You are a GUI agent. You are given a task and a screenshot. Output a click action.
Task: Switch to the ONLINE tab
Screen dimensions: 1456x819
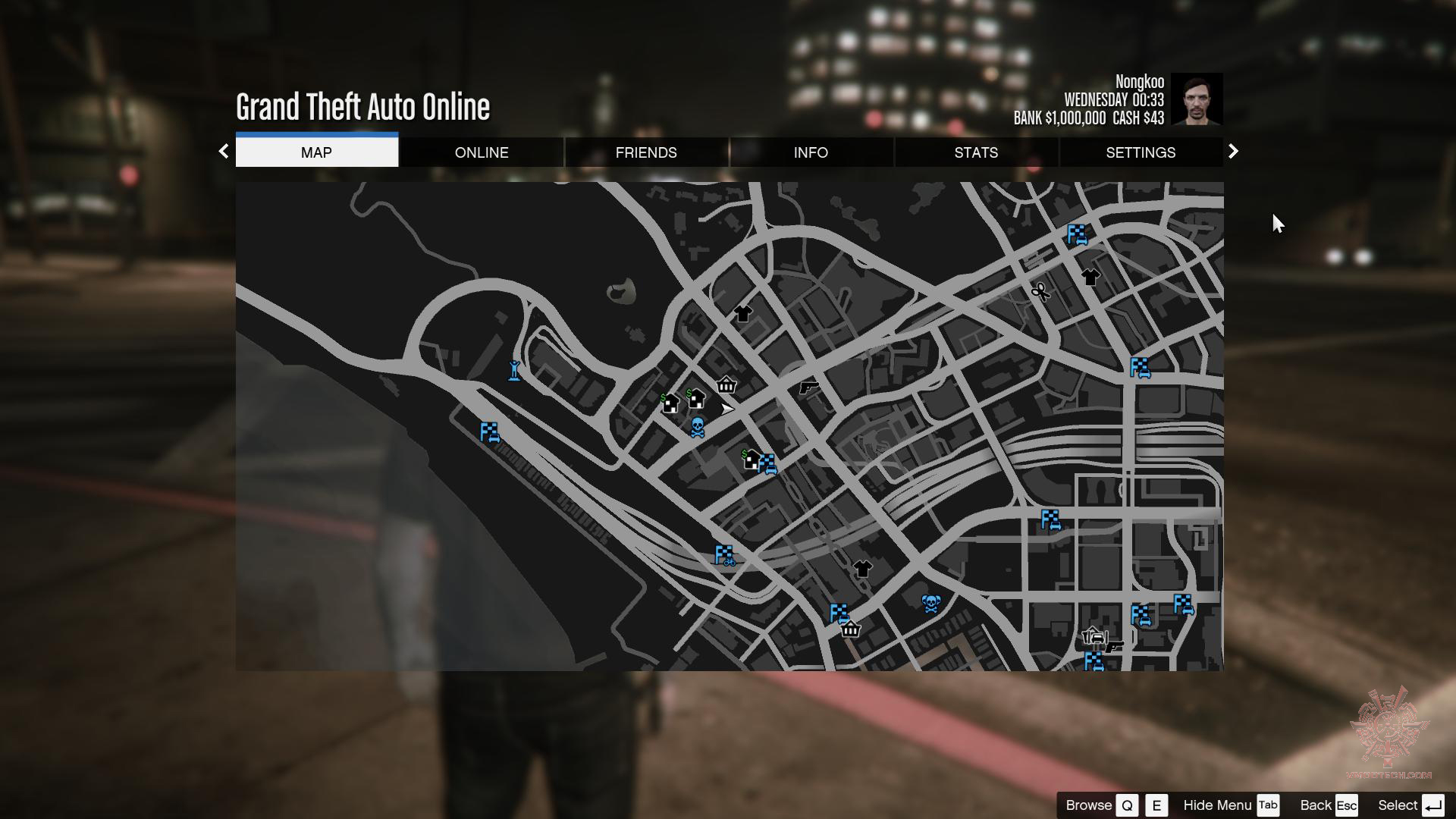click(482, 152)
